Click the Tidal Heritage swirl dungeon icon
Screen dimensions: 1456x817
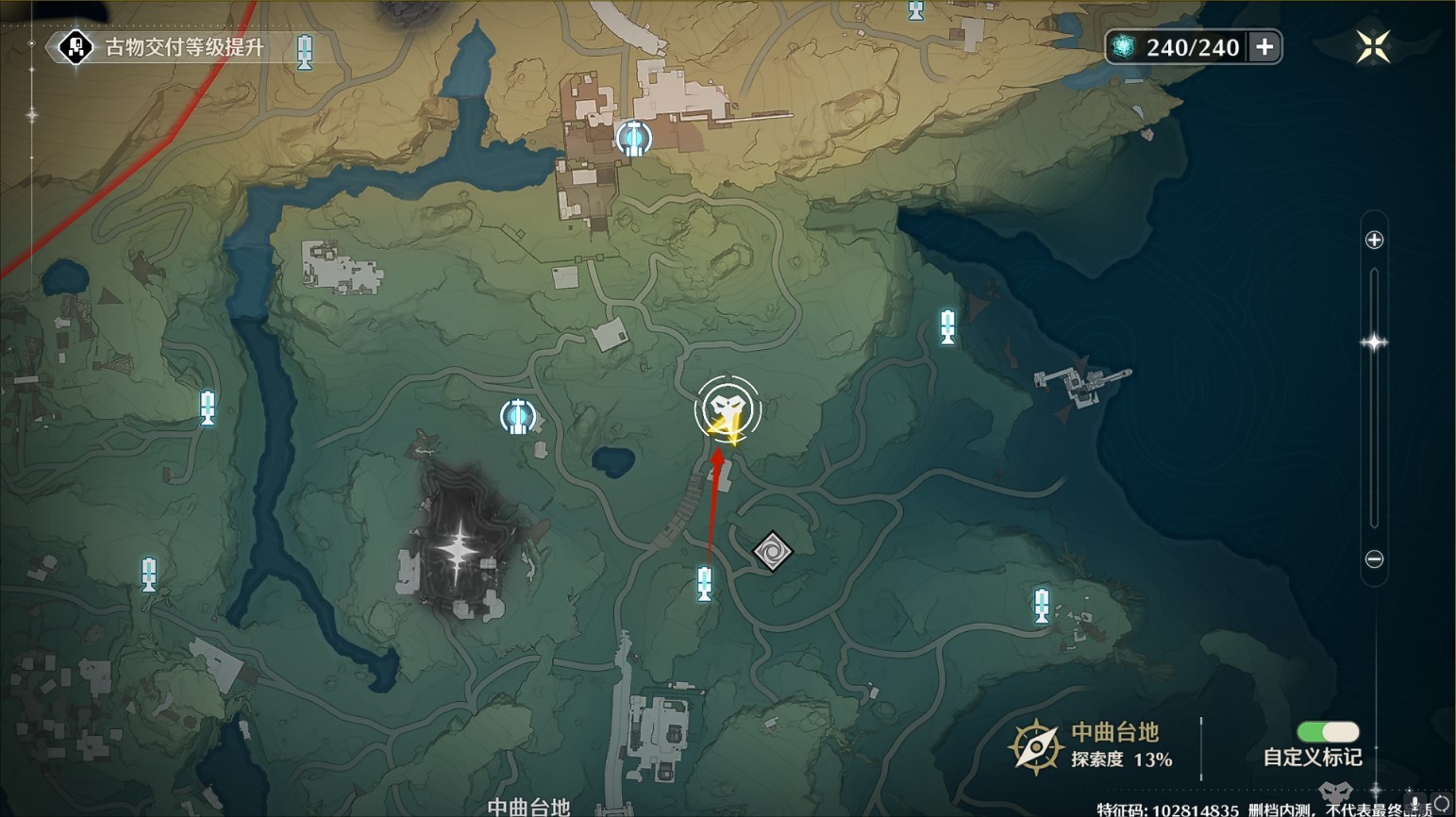773,550
